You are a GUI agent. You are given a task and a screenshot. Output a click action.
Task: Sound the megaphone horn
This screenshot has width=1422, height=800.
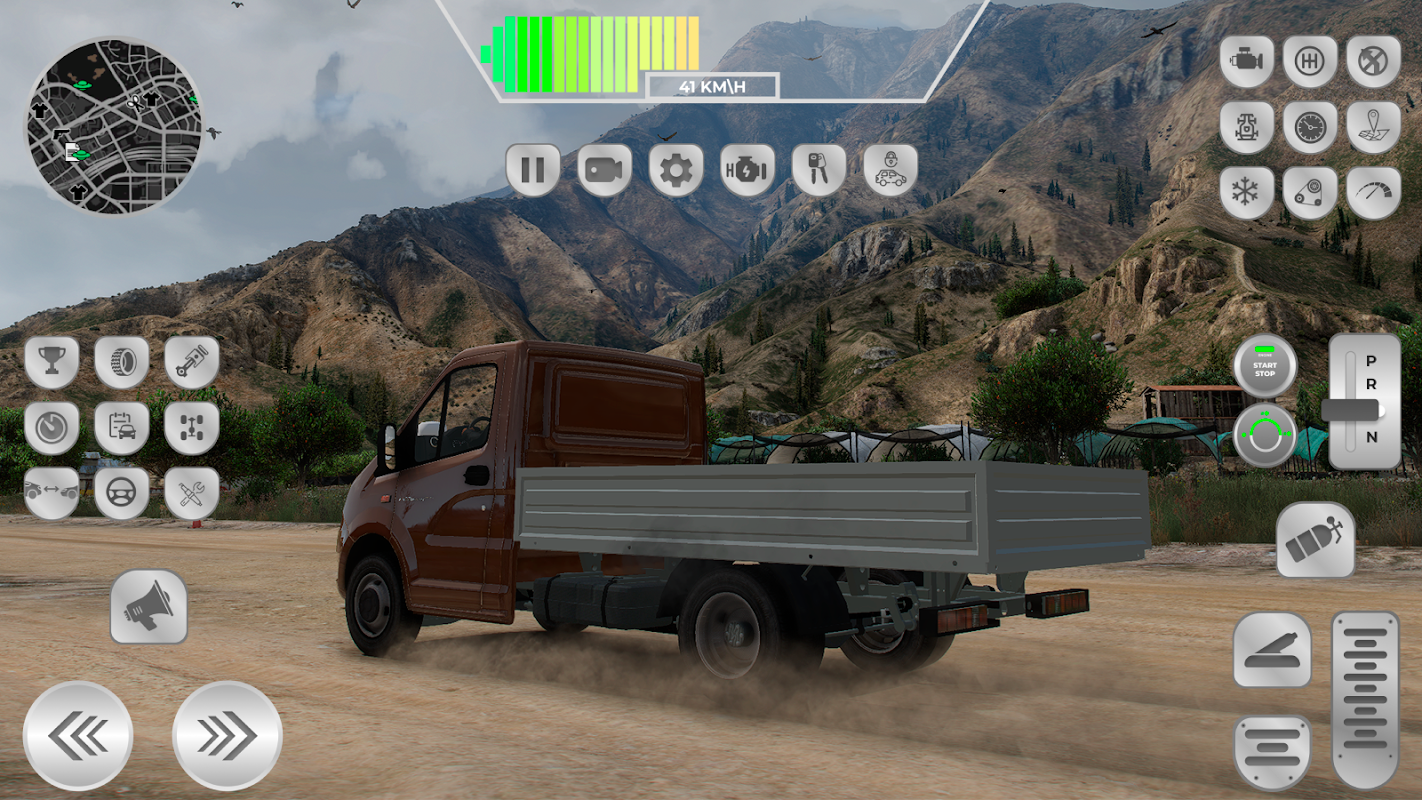[x=149, y=607]
